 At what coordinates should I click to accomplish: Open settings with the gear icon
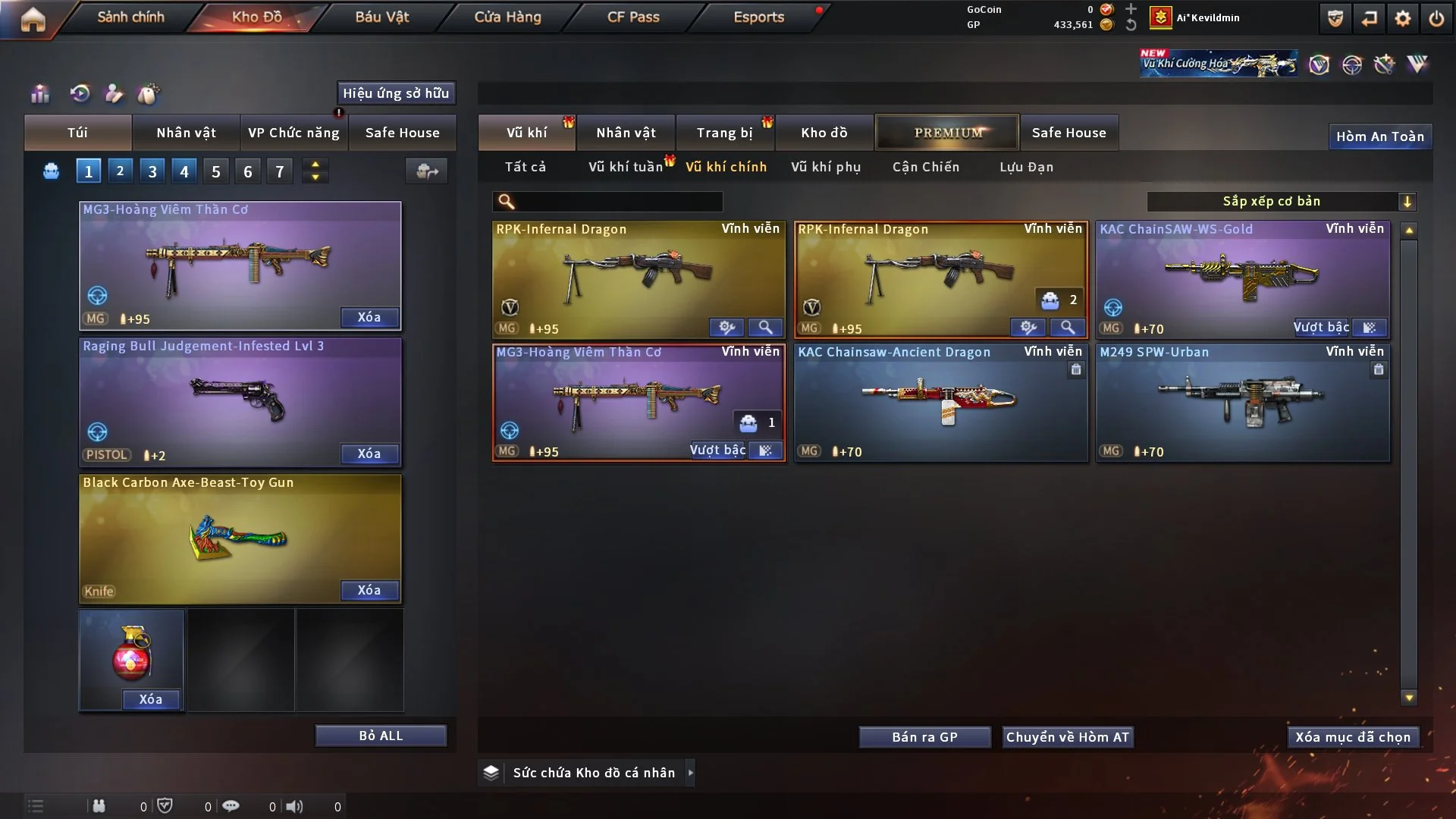(x=1403, y=18)
